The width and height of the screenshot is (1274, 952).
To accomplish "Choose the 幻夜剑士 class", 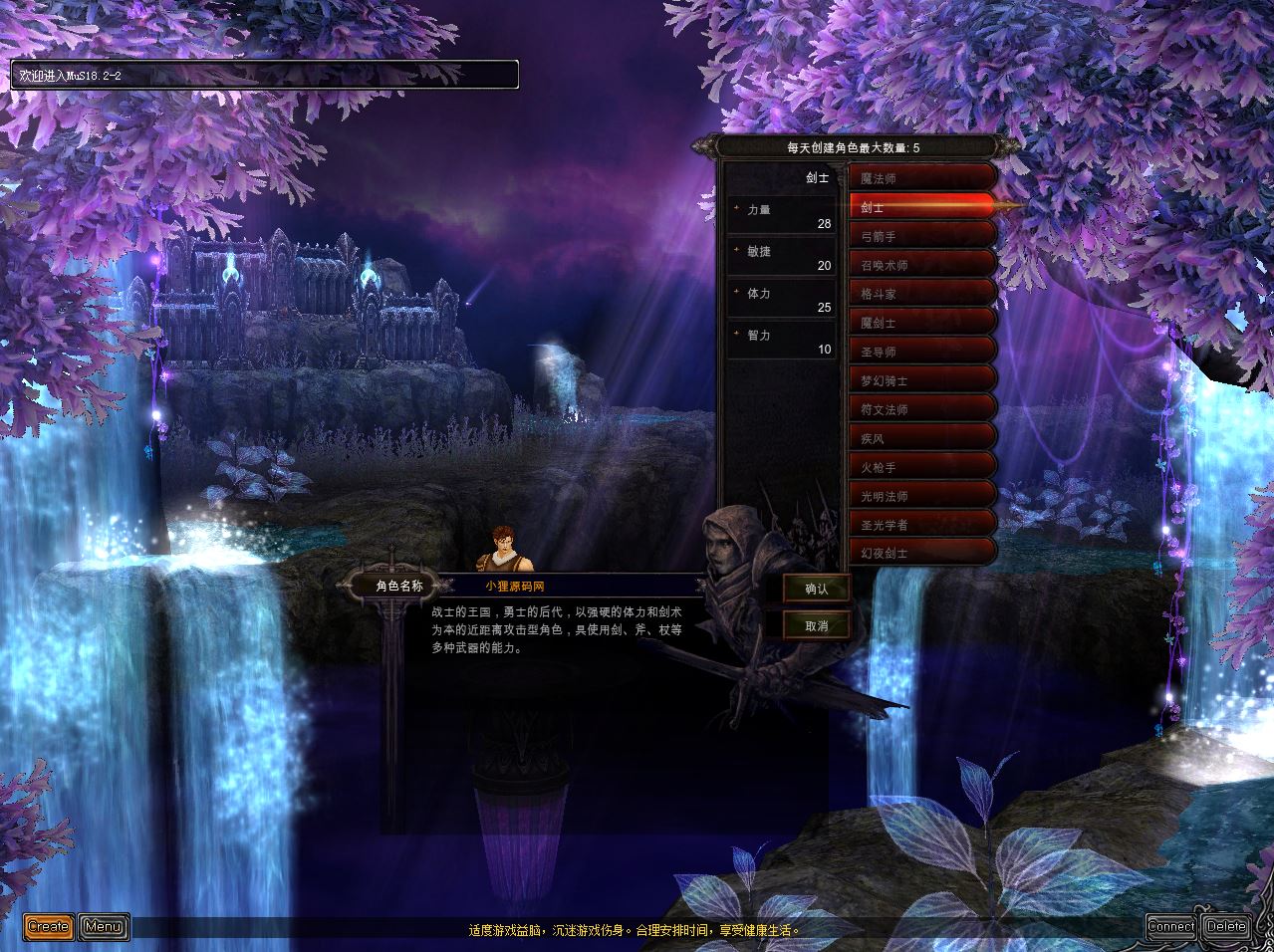I will (x=921, y=552).
